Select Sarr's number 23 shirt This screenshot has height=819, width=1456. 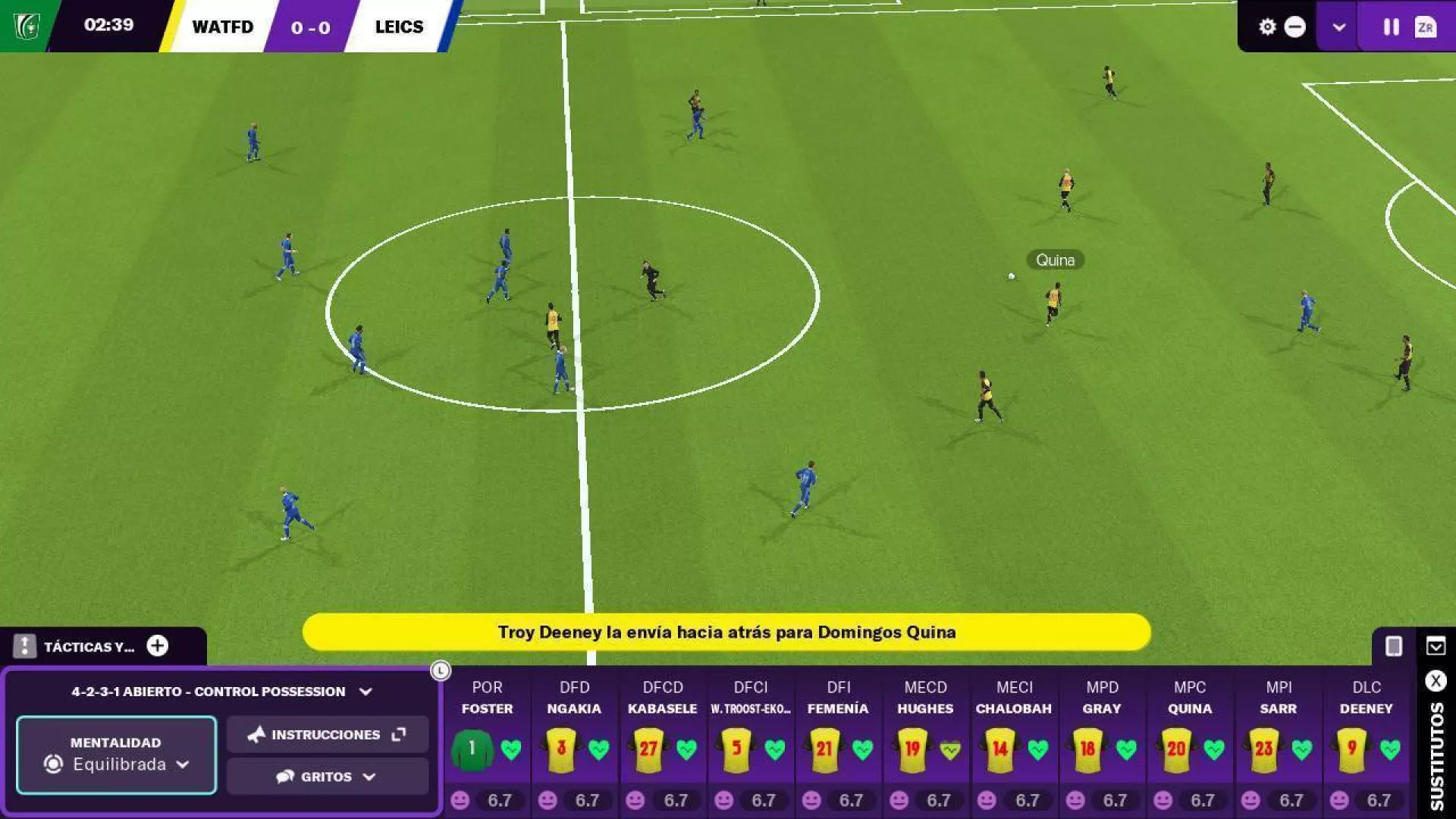point(1264,749)
